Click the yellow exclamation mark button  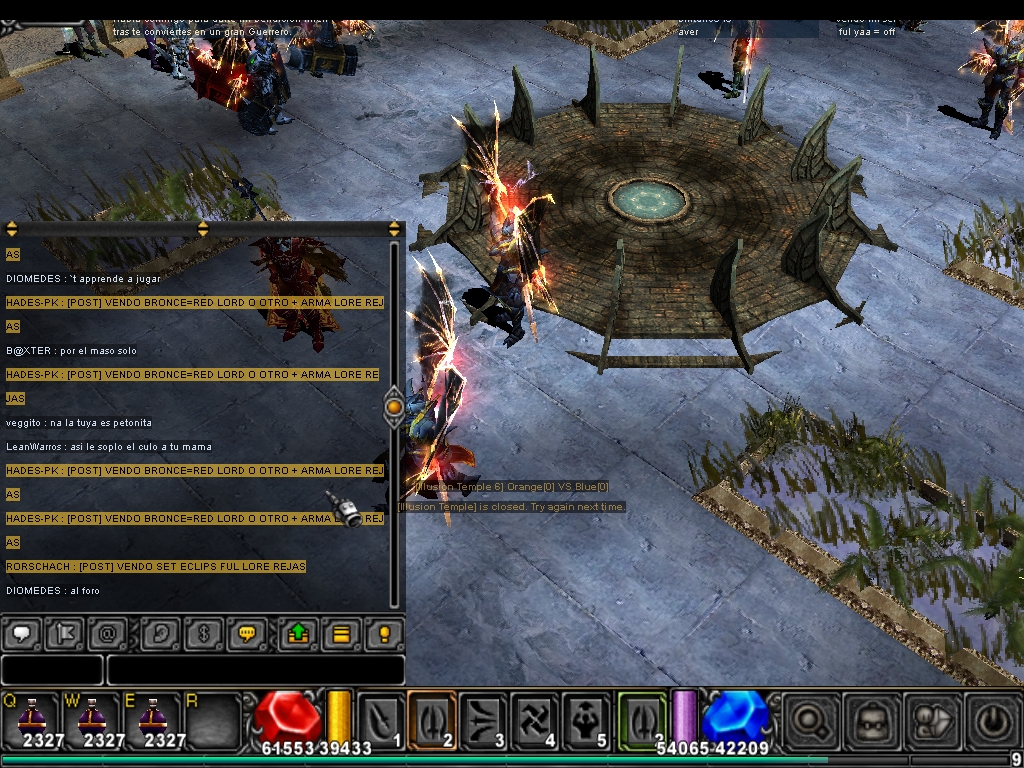click(384, 633)
